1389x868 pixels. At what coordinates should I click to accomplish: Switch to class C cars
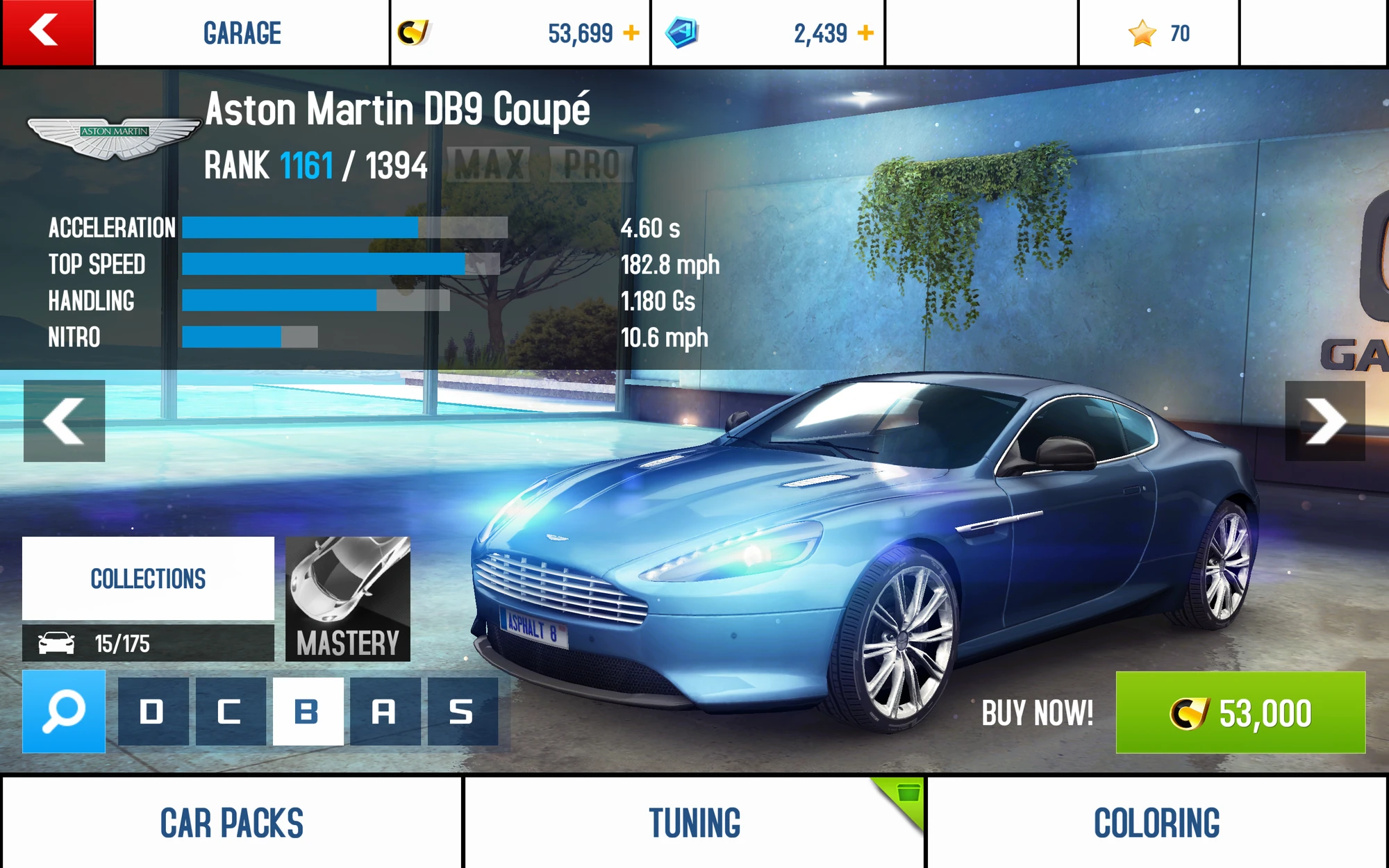[x=230, y=712]
